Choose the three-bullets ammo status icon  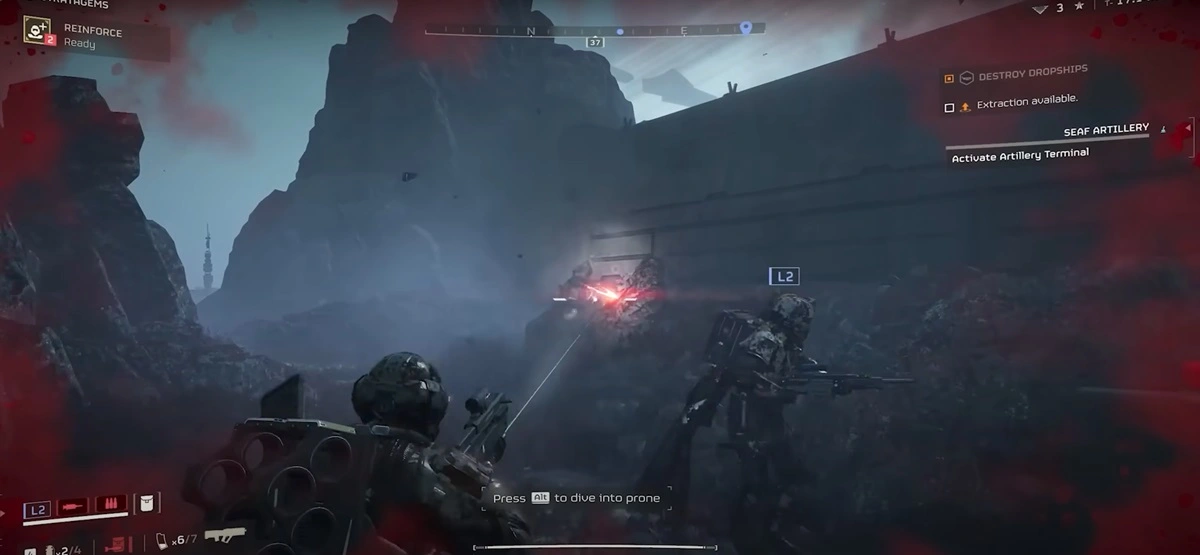coord(109,504)
